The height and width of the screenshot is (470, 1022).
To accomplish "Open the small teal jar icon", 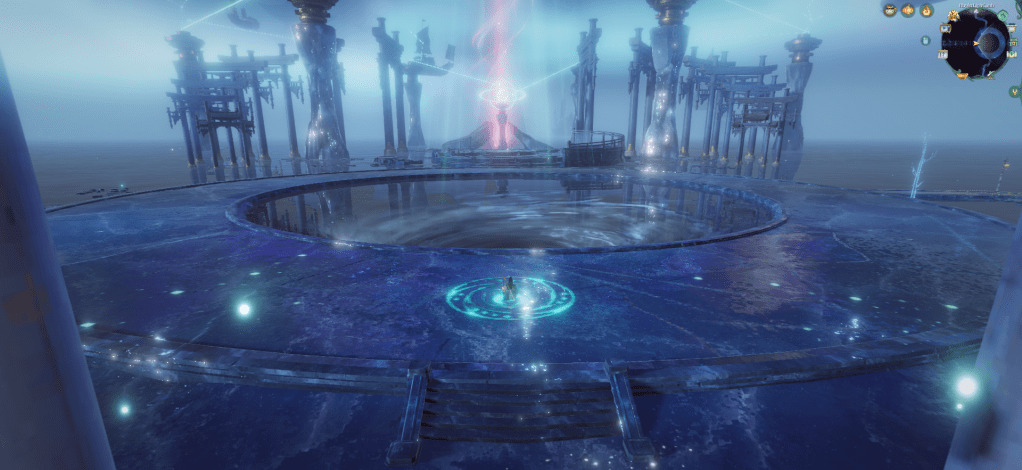I will coord(926,41).
